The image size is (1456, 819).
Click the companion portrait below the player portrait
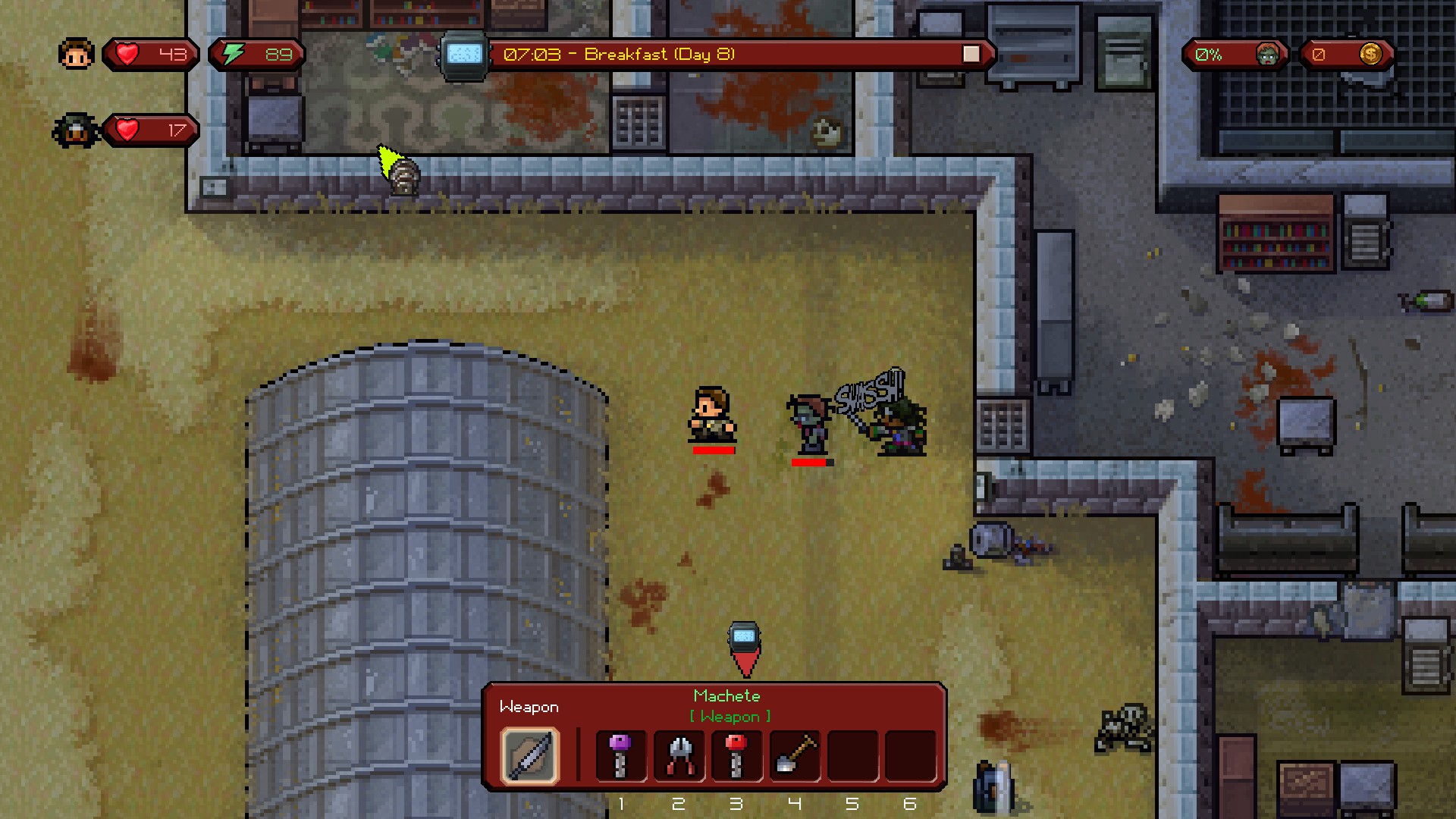tap(75, 129)
